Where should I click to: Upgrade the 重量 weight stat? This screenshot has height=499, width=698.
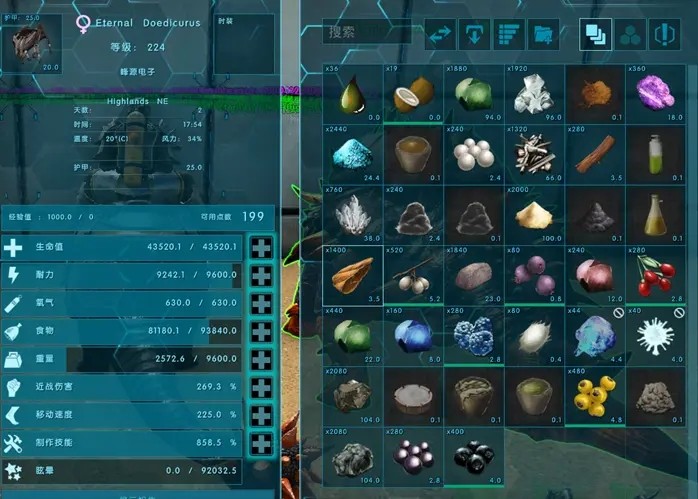click(261, 360)
